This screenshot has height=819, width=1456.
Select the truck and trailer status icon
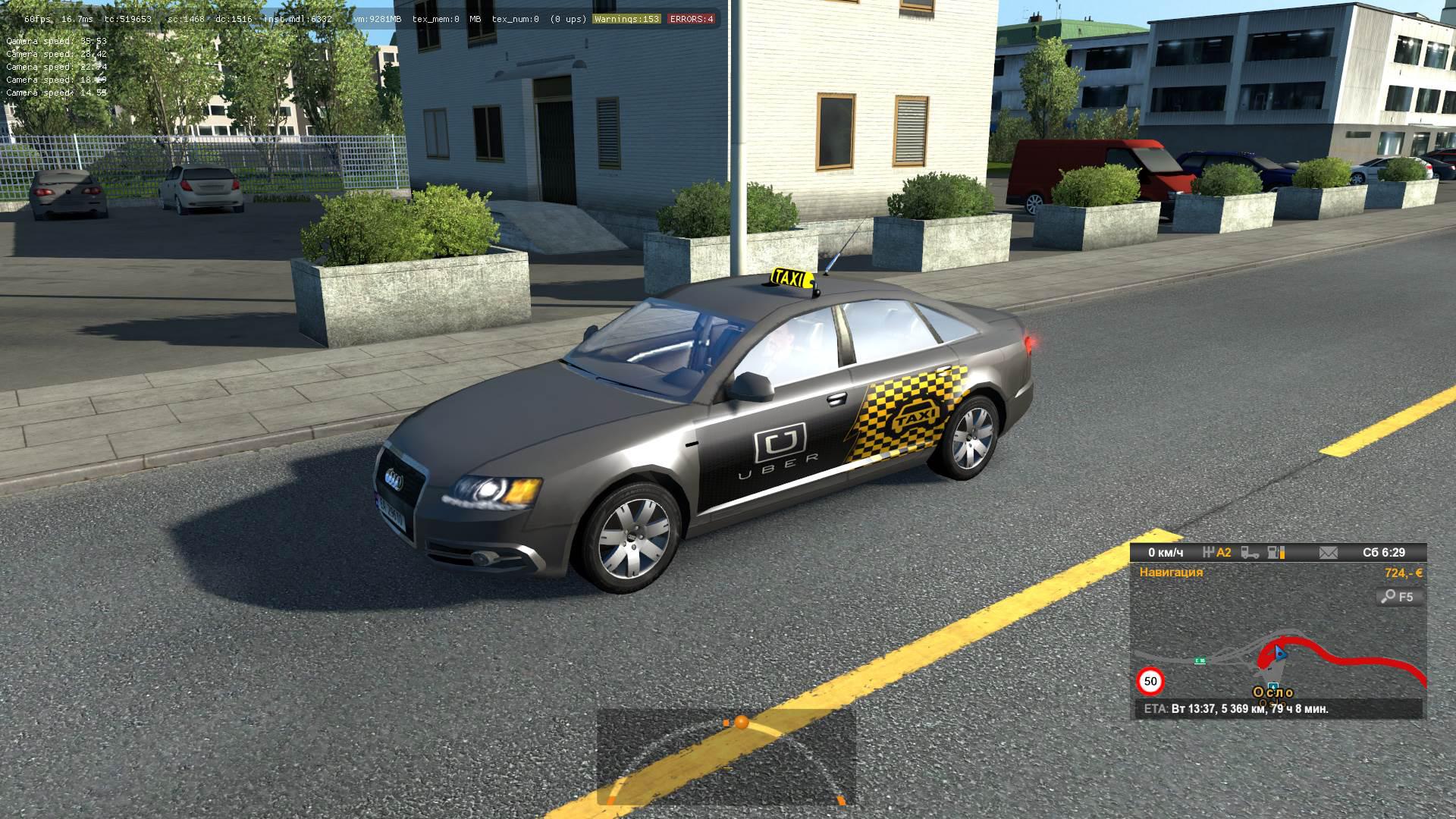coord(1251,554)
